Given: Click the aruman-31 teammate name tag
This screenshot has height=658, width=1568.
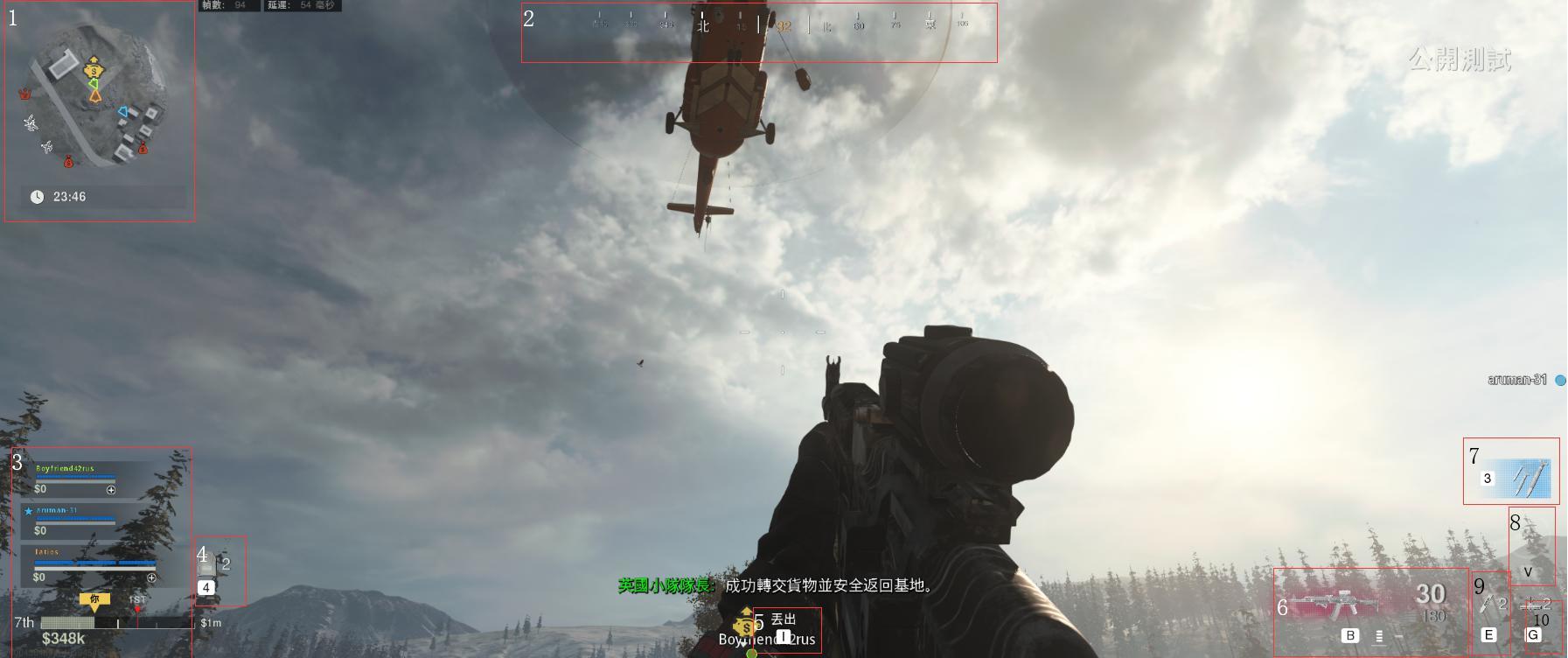Looking at the screenshot, I should pos(1517,380).
